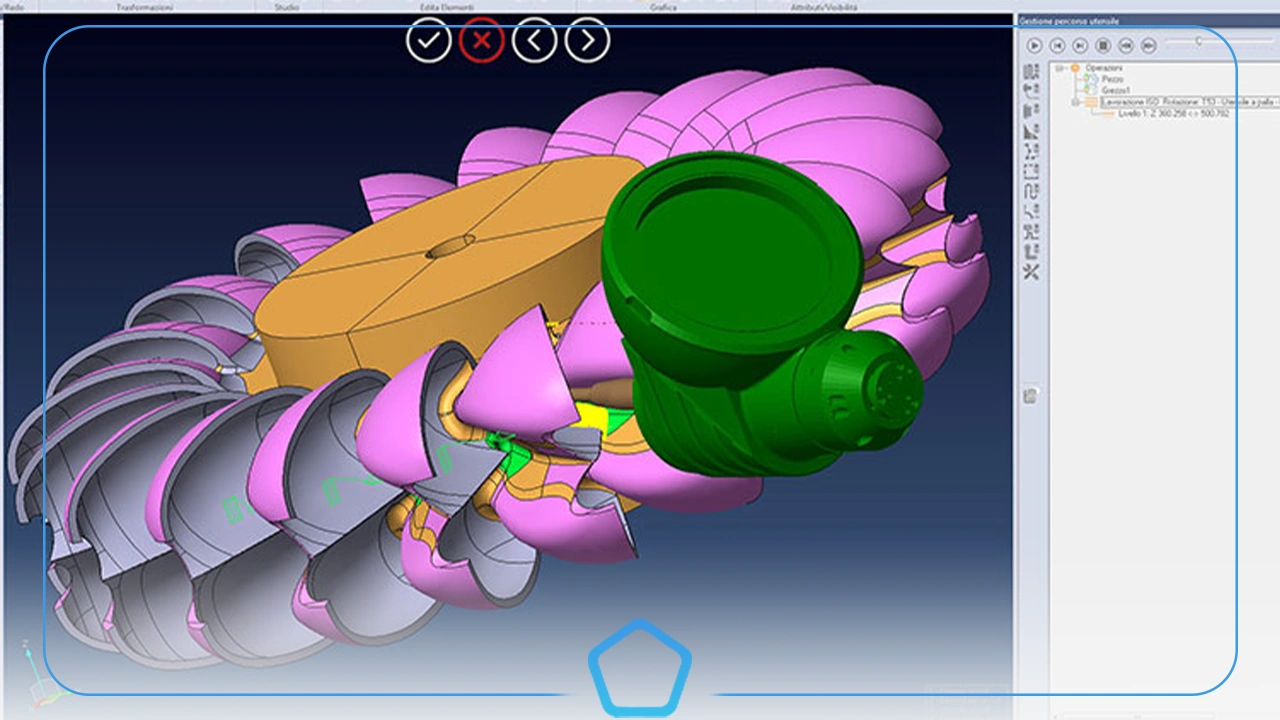Rewind the toolpath simulation
The height and width of the screenshot is (720, 1280).
1127,44
